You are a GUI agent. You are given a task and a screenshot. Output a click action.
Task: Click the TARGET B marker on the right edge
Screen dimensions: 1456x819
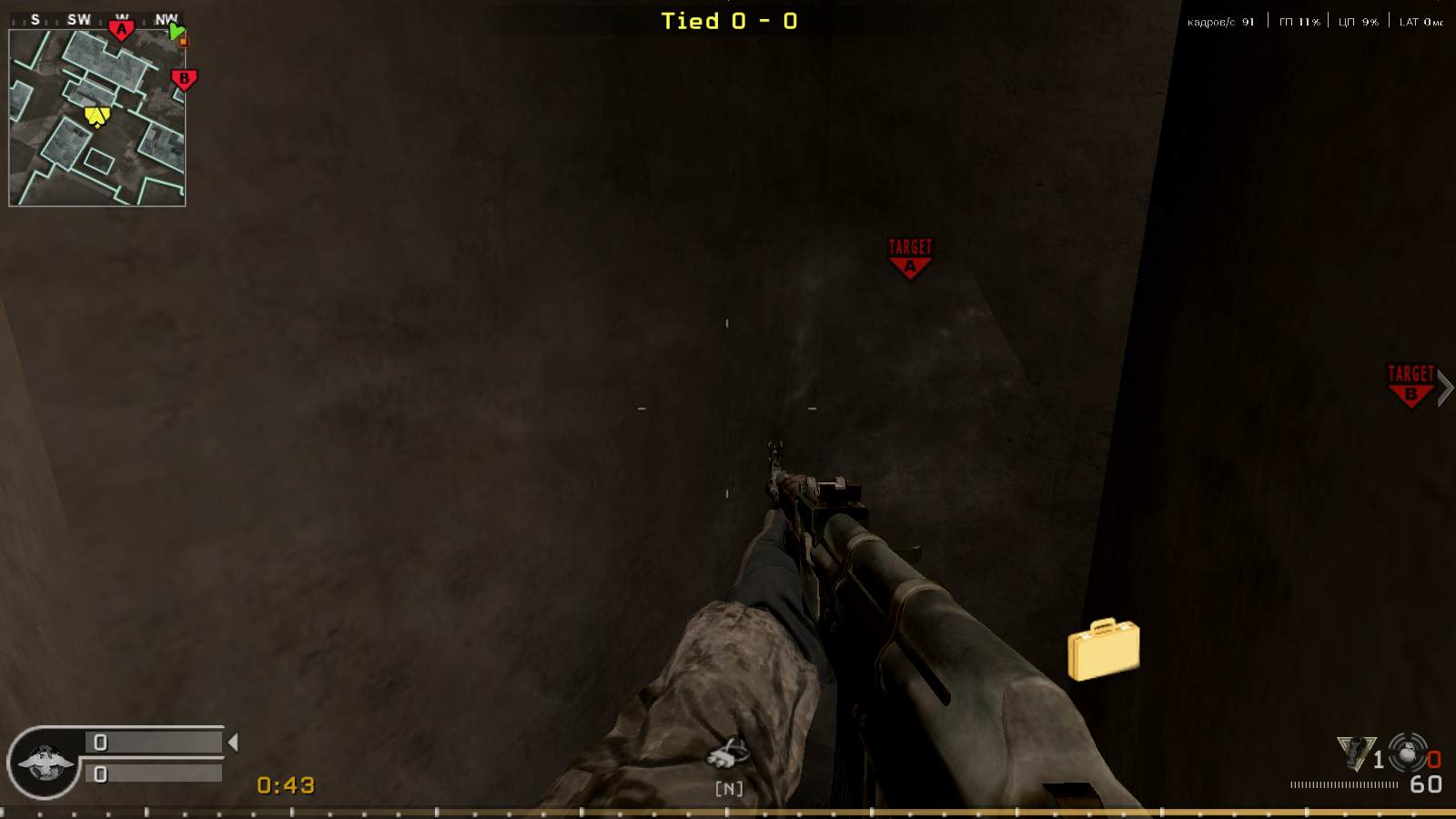[1409, 382]
